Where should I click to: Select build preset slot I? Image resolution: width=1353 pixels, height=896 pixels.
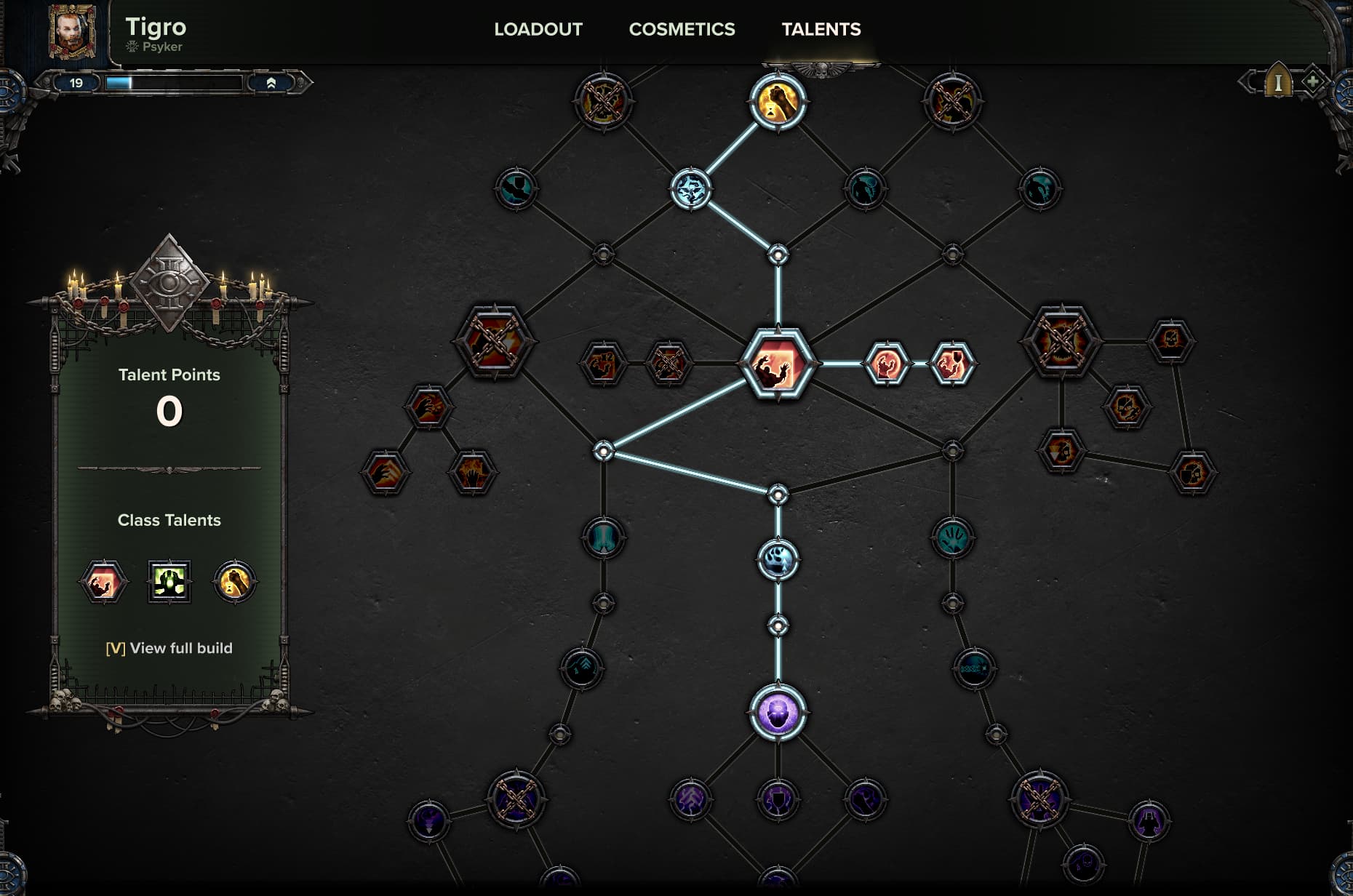coord(1278,83)
